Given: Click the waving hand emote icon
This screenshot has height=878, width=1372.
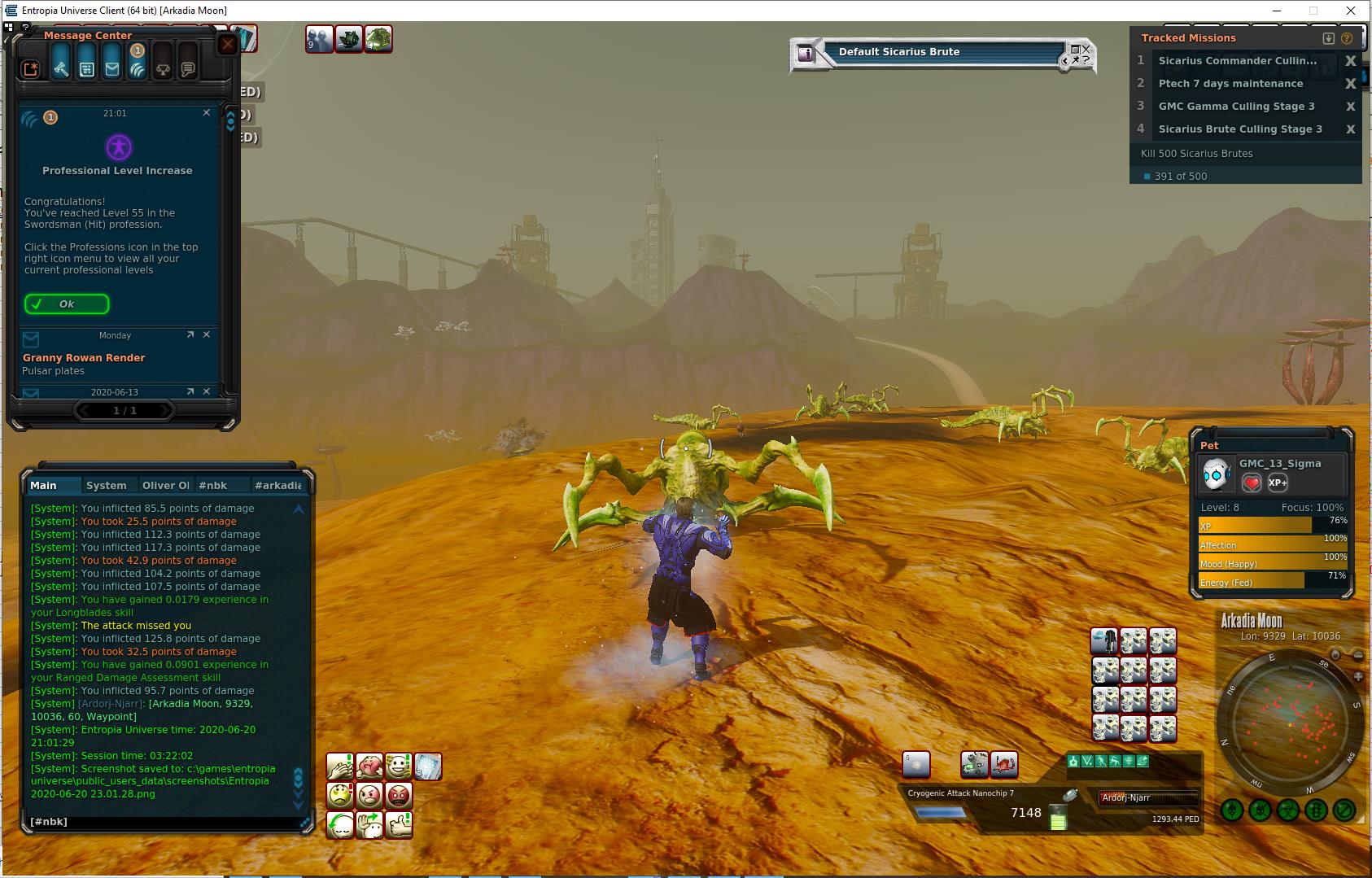Looking at the screenshot, I should tap(370, 824).
